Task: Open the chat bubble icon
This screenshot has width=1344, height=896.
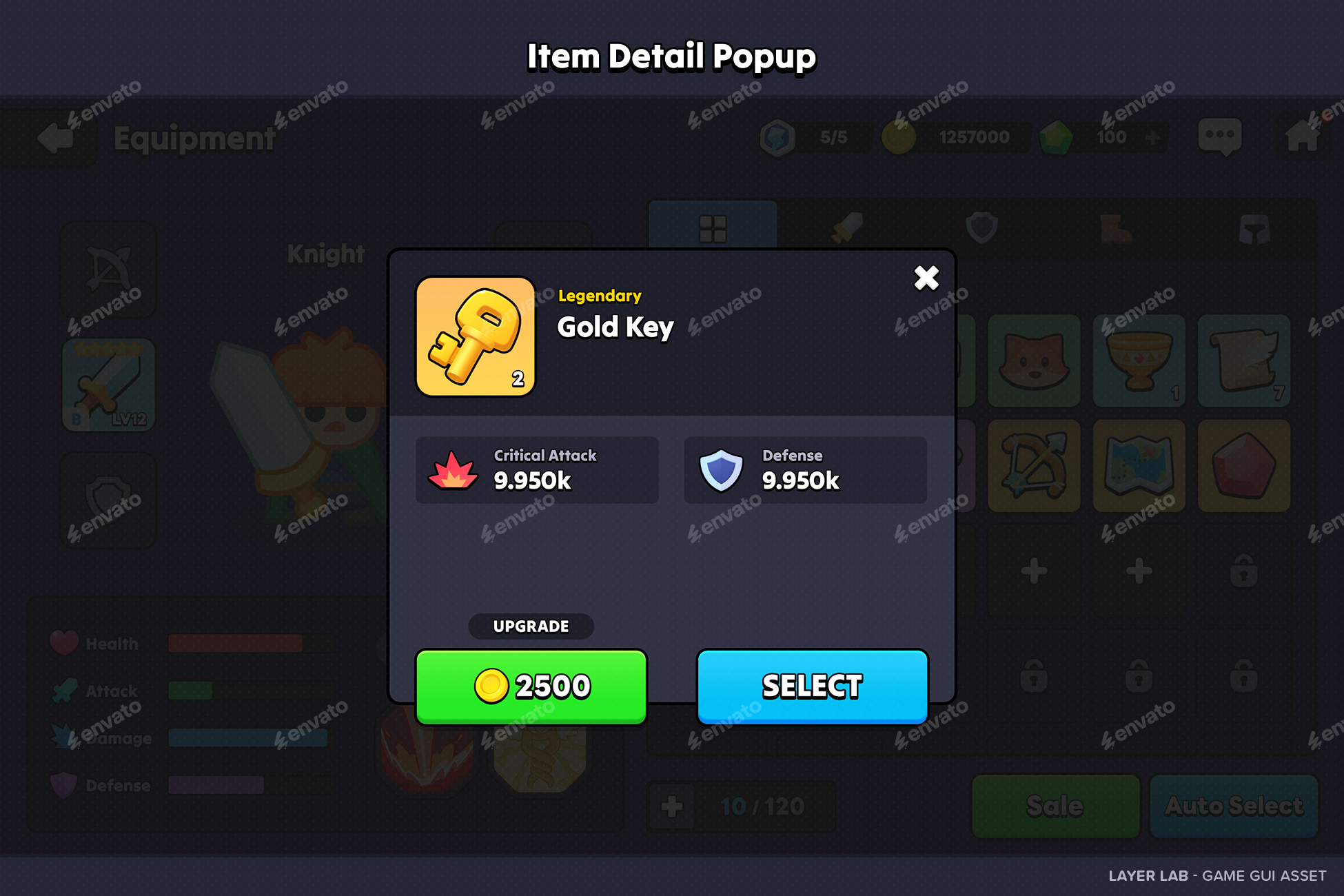Action: point(1220,136)
